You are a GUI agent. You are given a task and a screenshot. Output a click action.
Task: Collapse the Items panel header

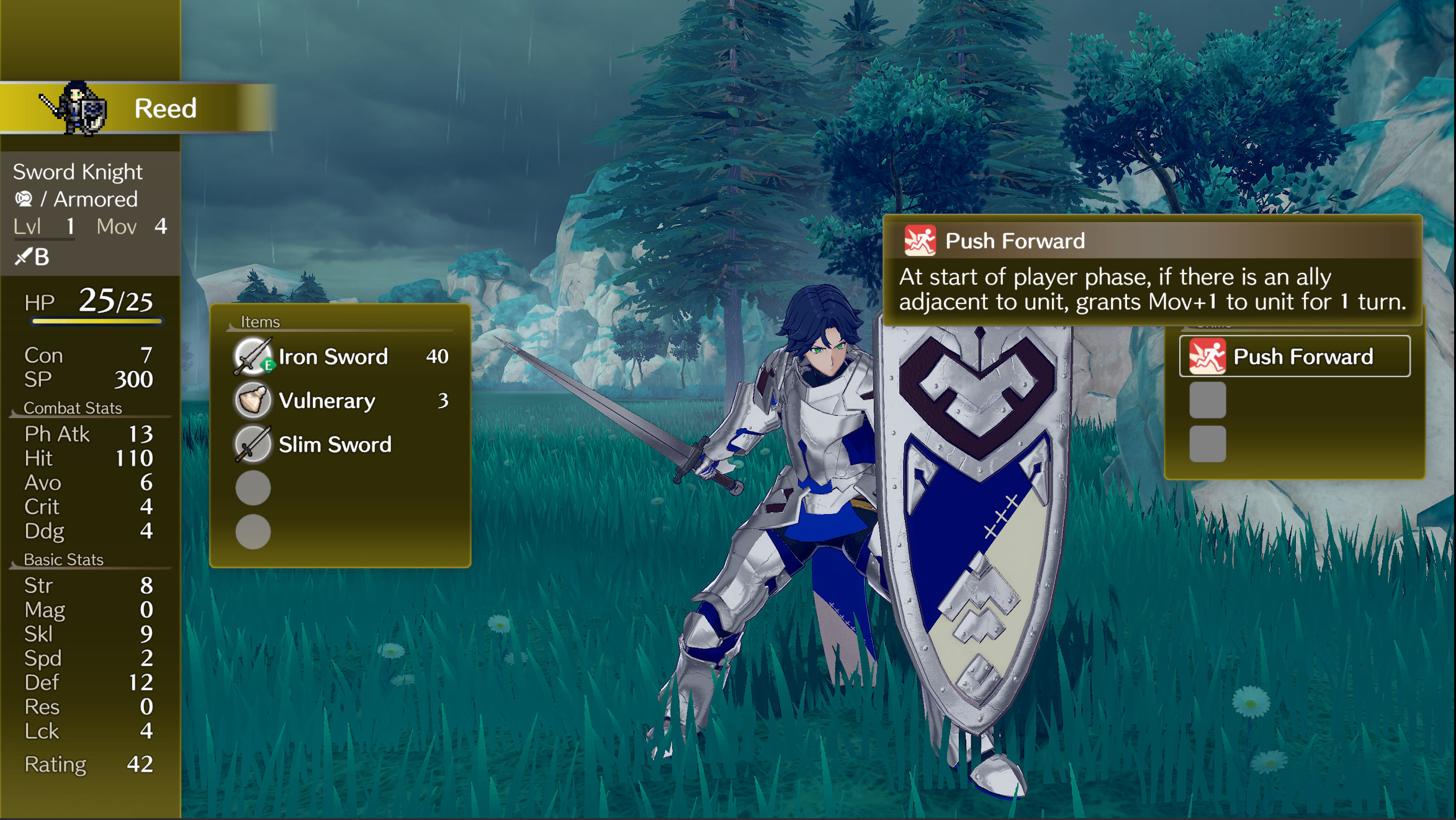pyautogui.click(x=261, y=322)
